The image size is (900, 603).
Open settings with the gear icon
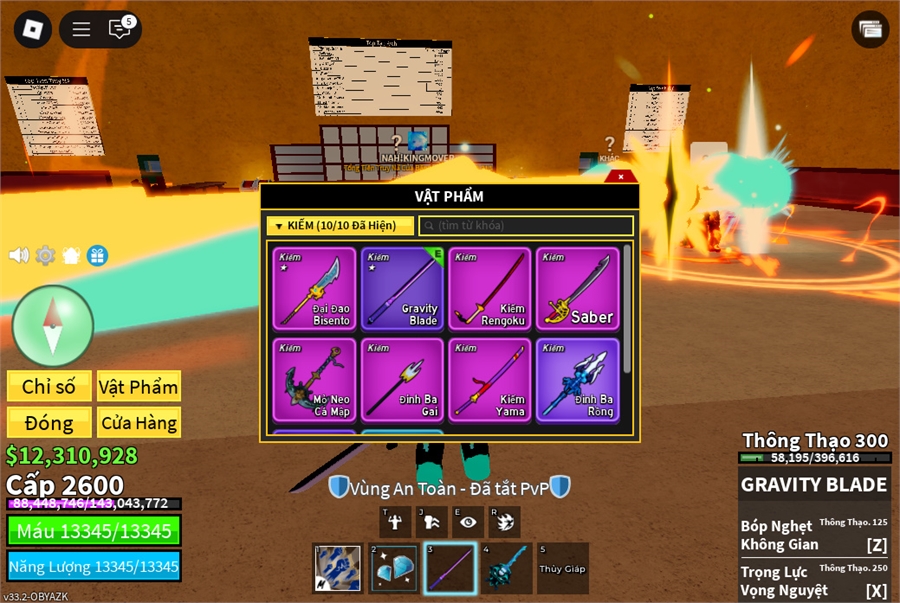[x=45, y=255]
